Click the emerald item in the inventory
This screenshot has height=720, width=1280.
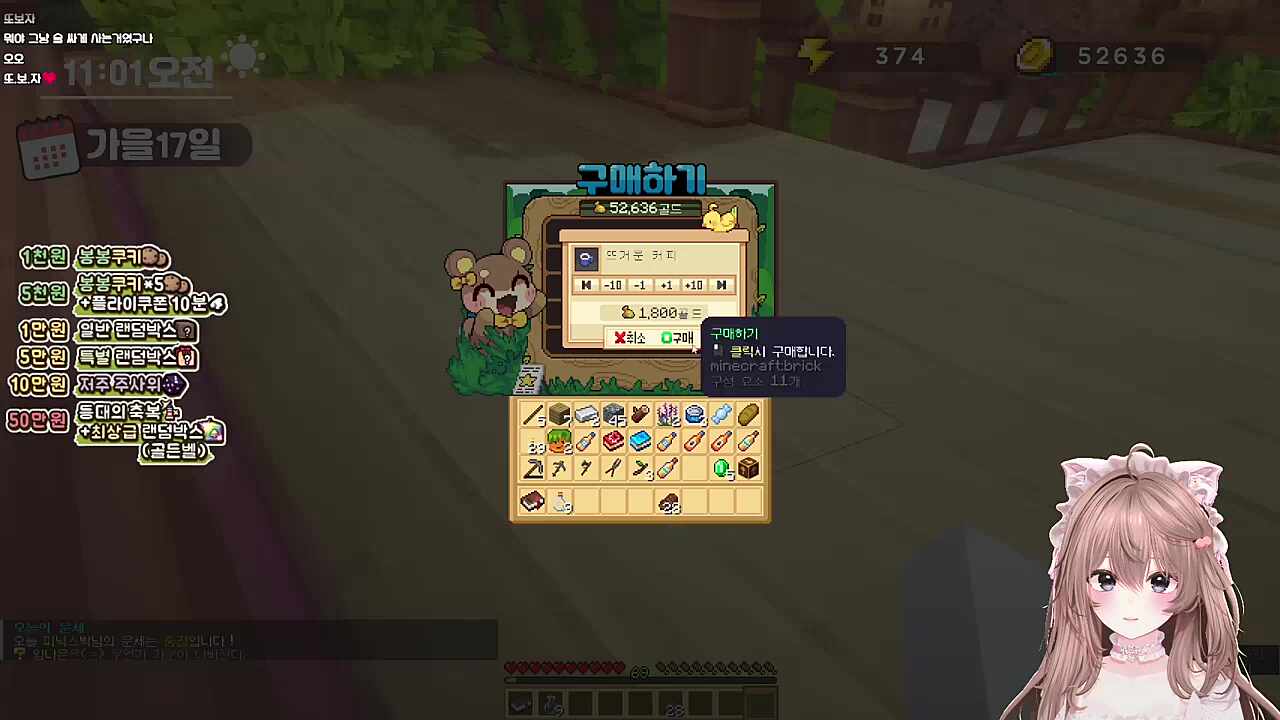(722, 468)
